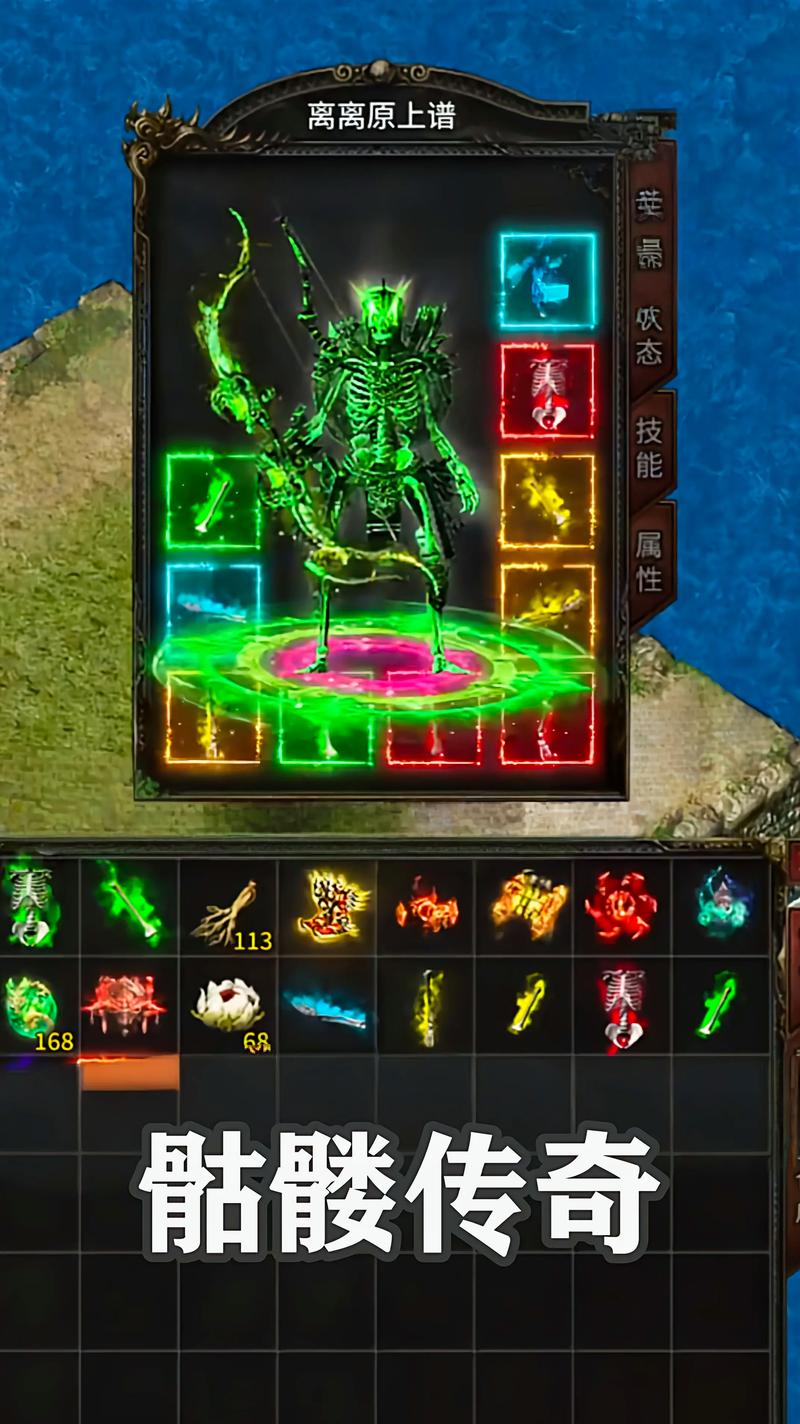Switch to the 状态 status tab
The image size is (800, 1424).
click(650, 335)
